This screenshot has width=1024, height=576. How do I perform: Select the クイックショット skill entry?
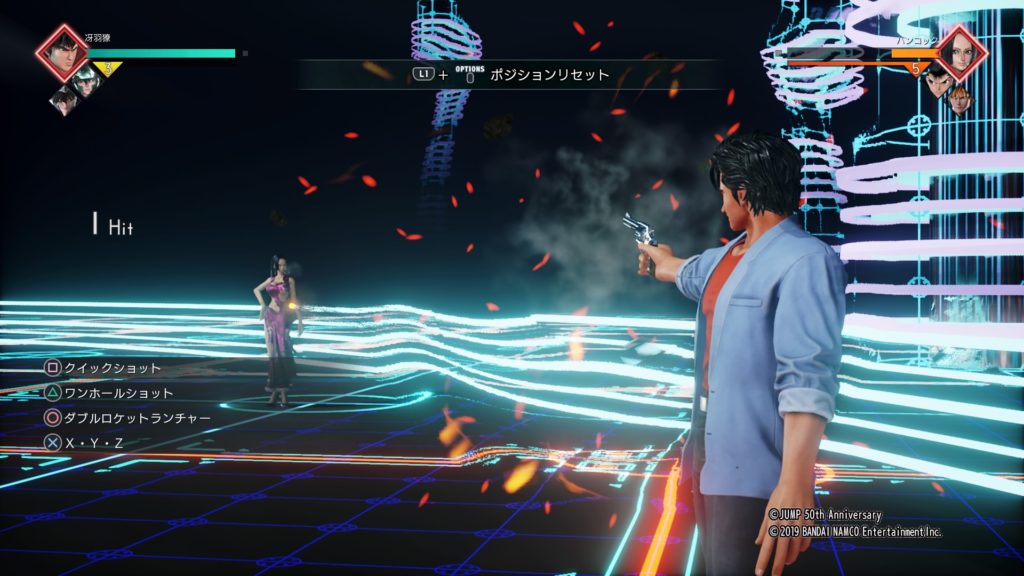pos(111,368)
